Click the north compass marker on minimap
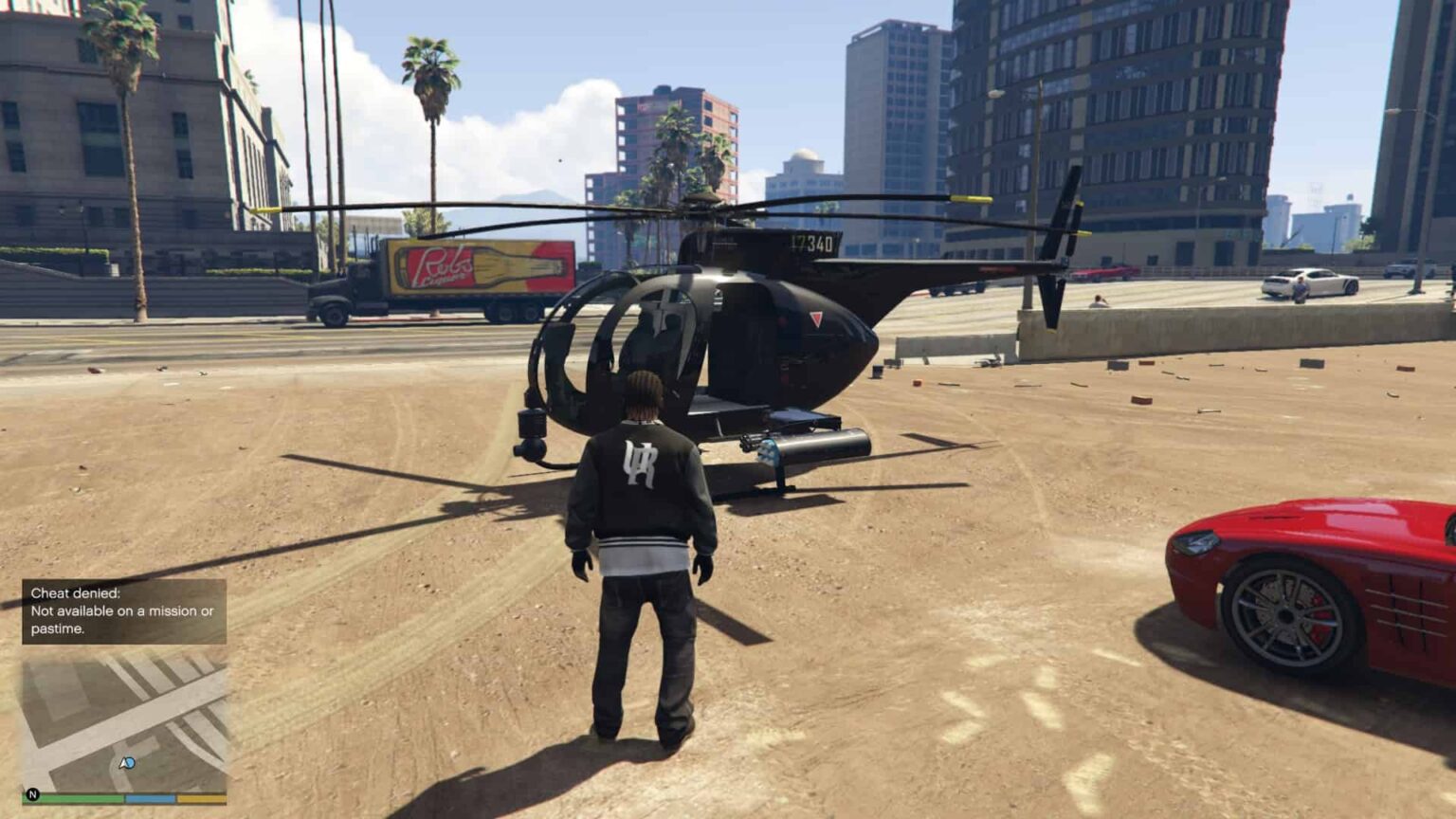Image resolution: width=1456 pixels, height=819 pixels. click(x=33, y=794)
